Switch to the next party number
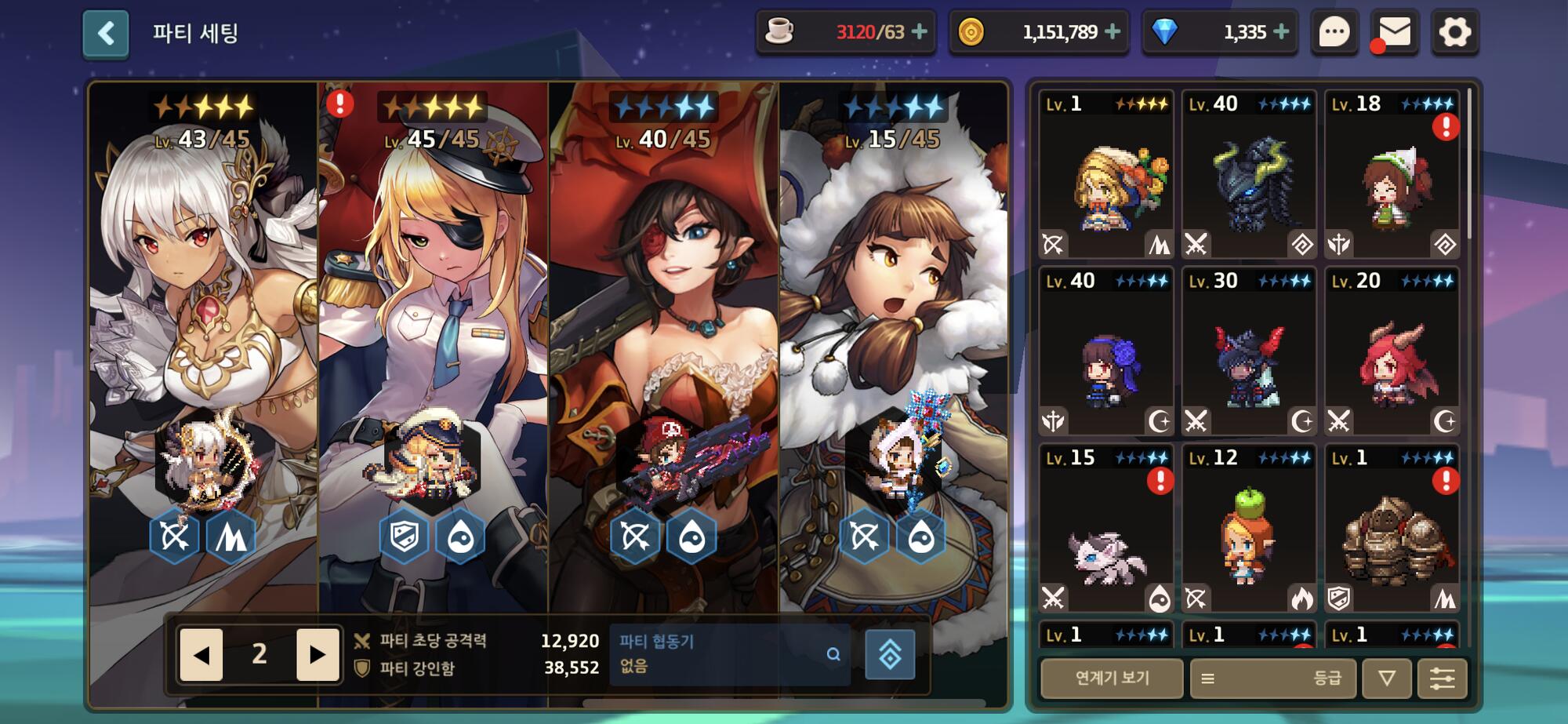Screen dimensions: 1568x724 317,654
